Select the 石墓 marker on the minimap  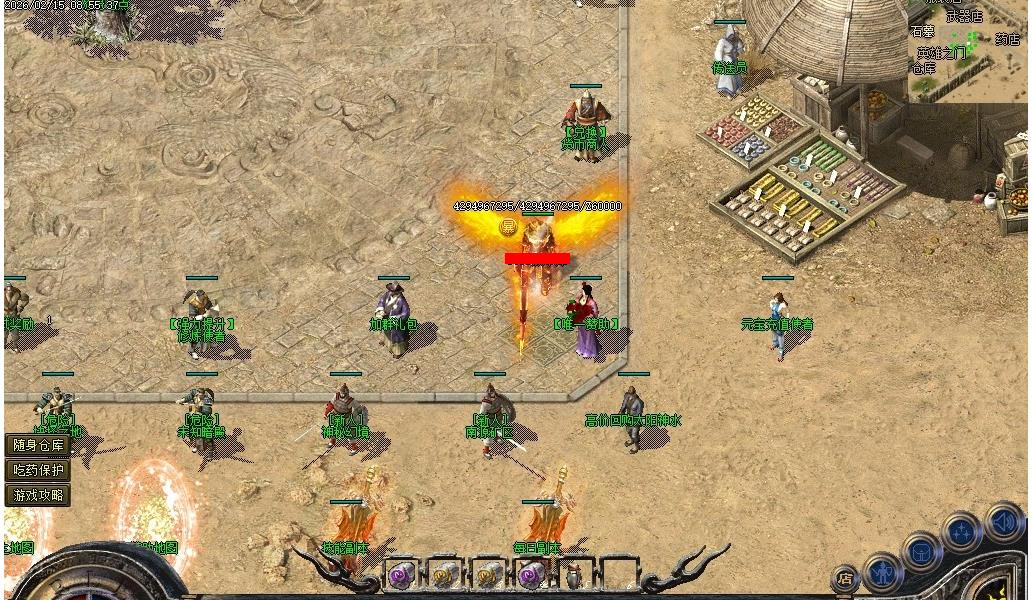[x=922, y=32]
